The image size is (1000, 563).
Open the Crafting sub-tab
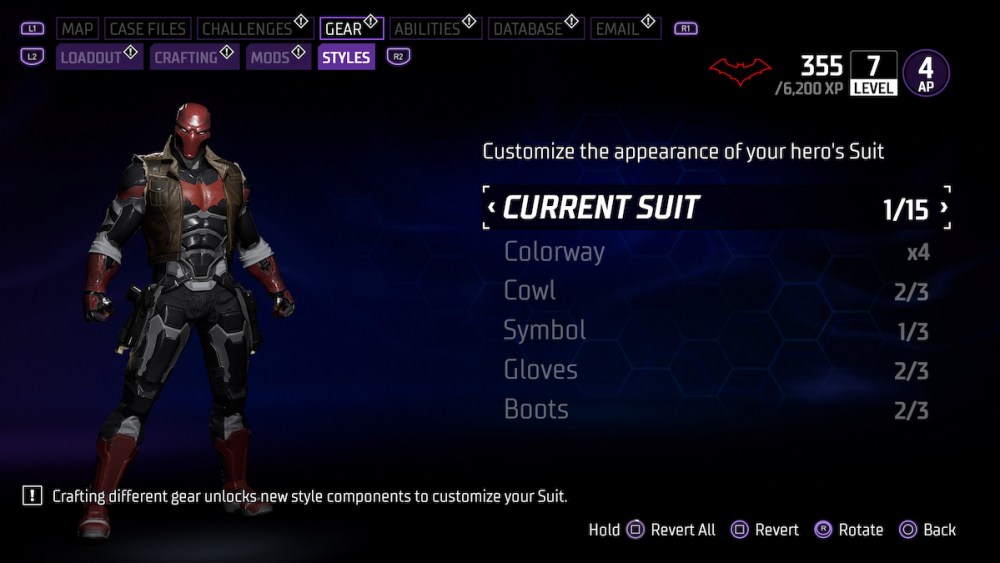[x=187, y=58]
